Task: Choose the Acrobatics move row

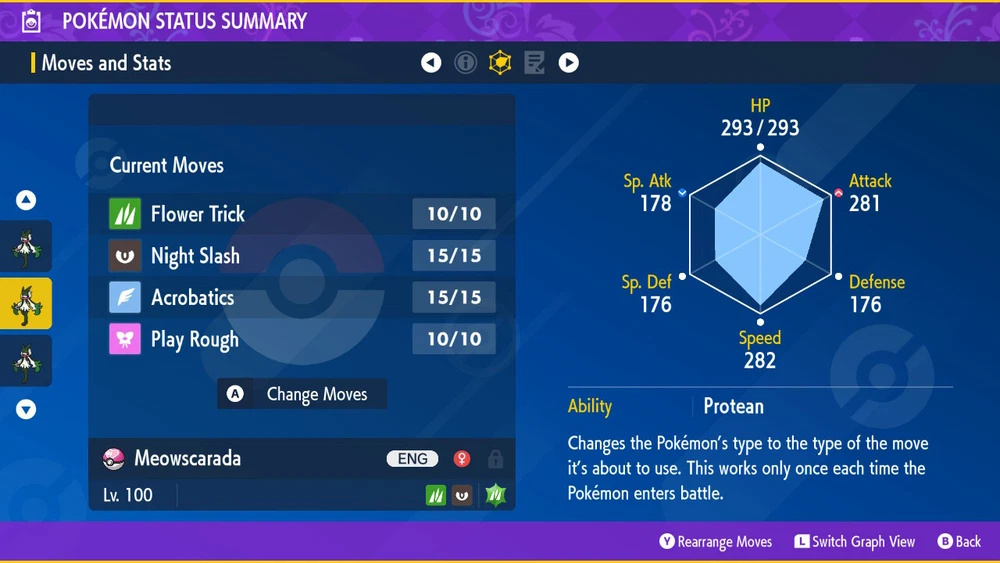Action: click(x=301, y=298)
